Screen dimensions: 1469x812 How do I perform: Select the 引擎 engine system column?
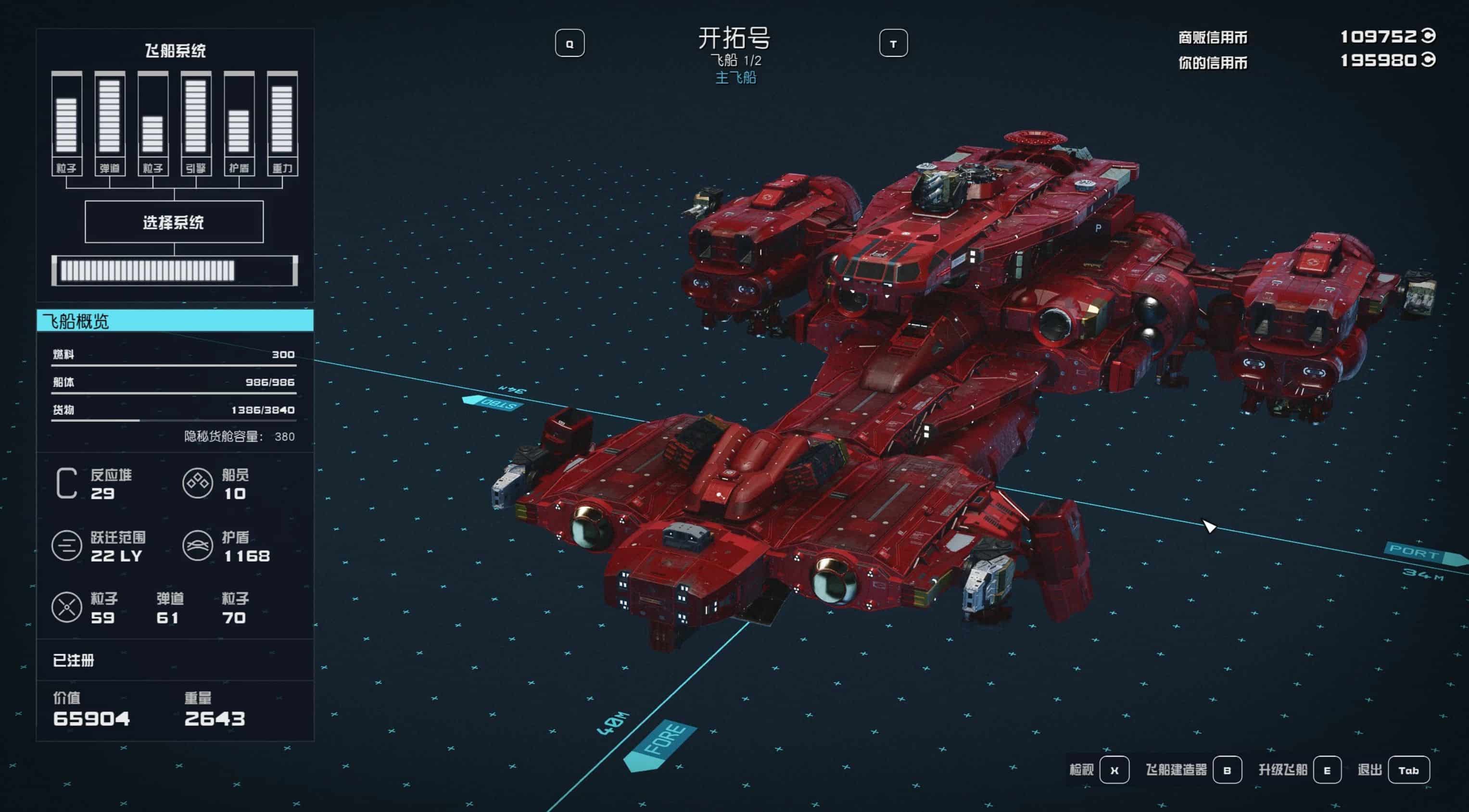click(196, 124)
